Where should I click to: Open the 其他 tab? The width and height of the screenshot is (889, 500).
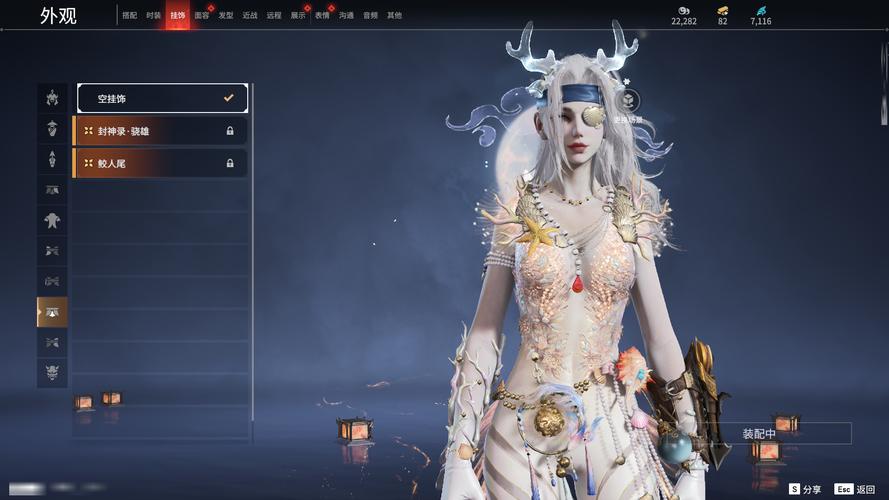click(394, 16)
